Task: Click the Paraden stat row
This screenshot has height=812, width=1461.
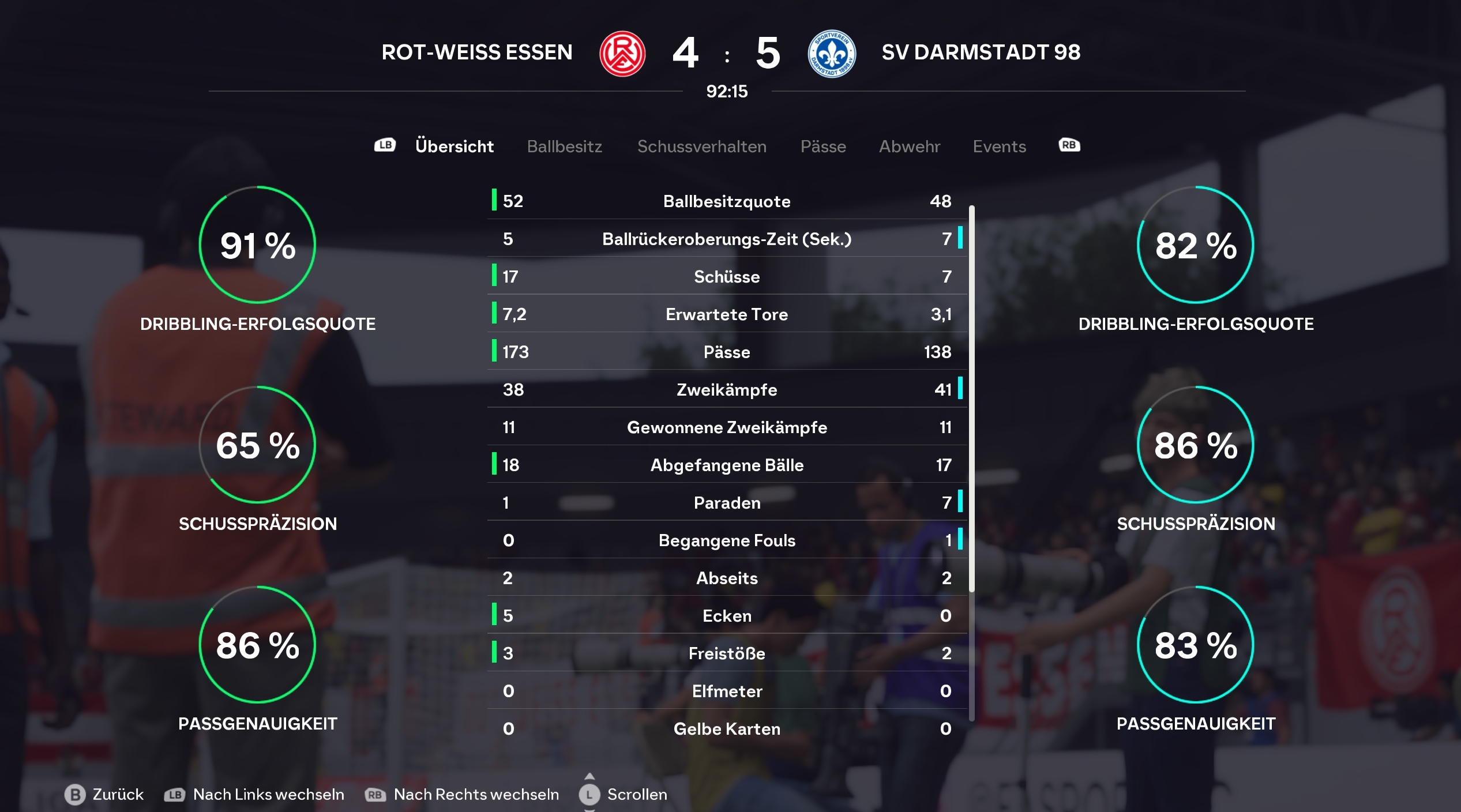Action: (727, 503)
